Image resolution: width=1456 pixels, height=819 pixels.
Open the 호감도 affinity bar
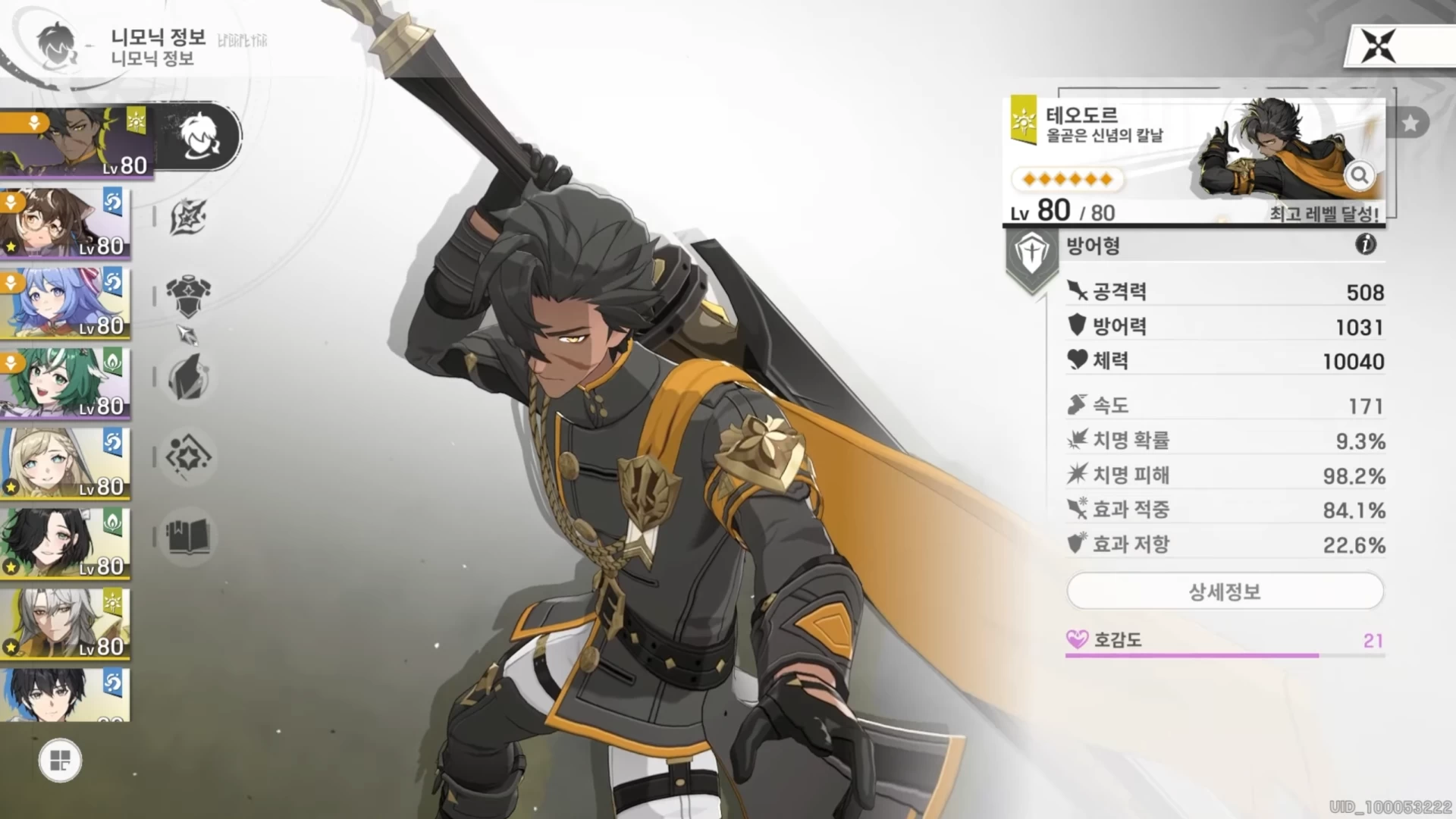click(1224, 642)
